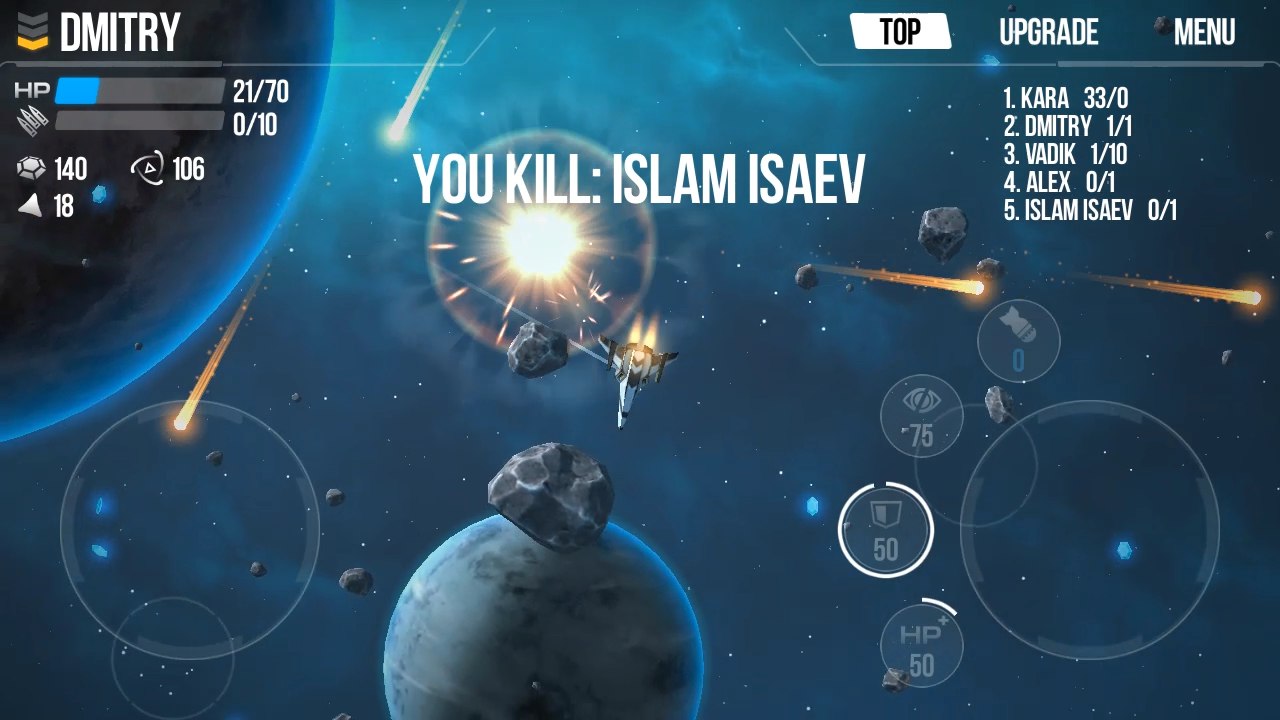Click the HP bar showing 21/70
1280x720 pixels.
coord(140,93)
